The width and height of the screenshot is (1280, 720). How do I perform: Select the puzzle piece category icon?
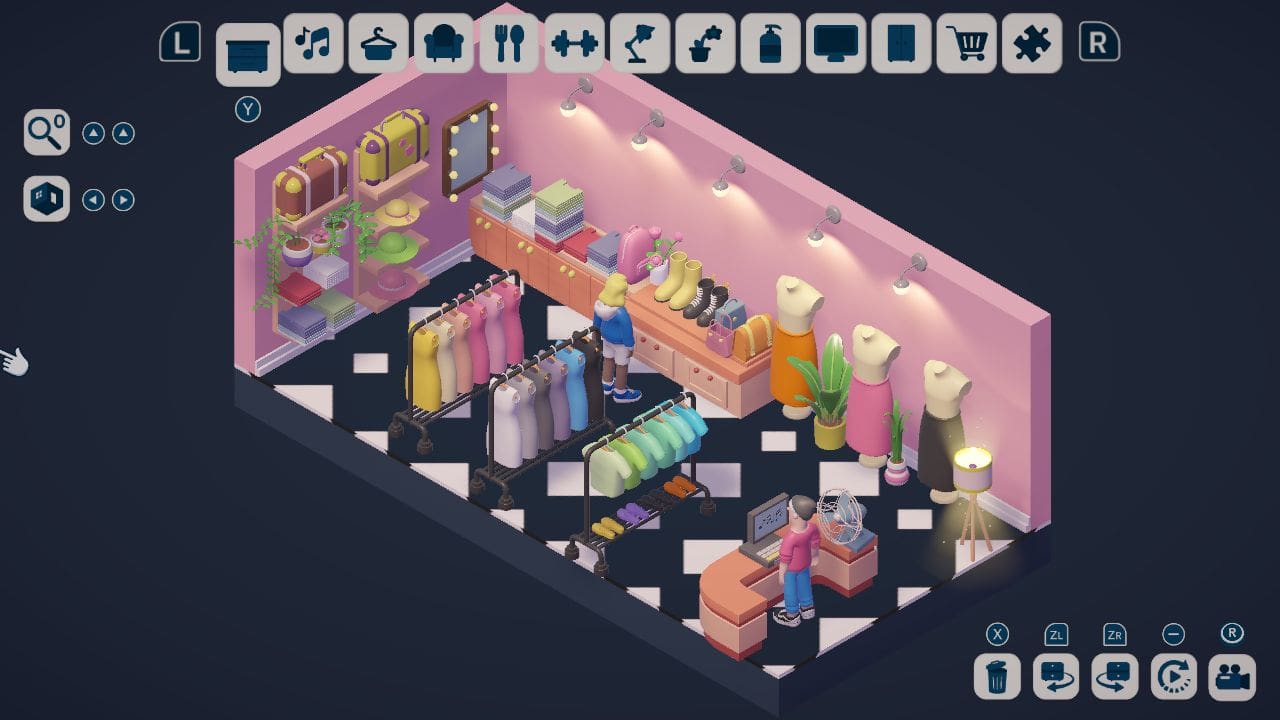coord(1032,44)
